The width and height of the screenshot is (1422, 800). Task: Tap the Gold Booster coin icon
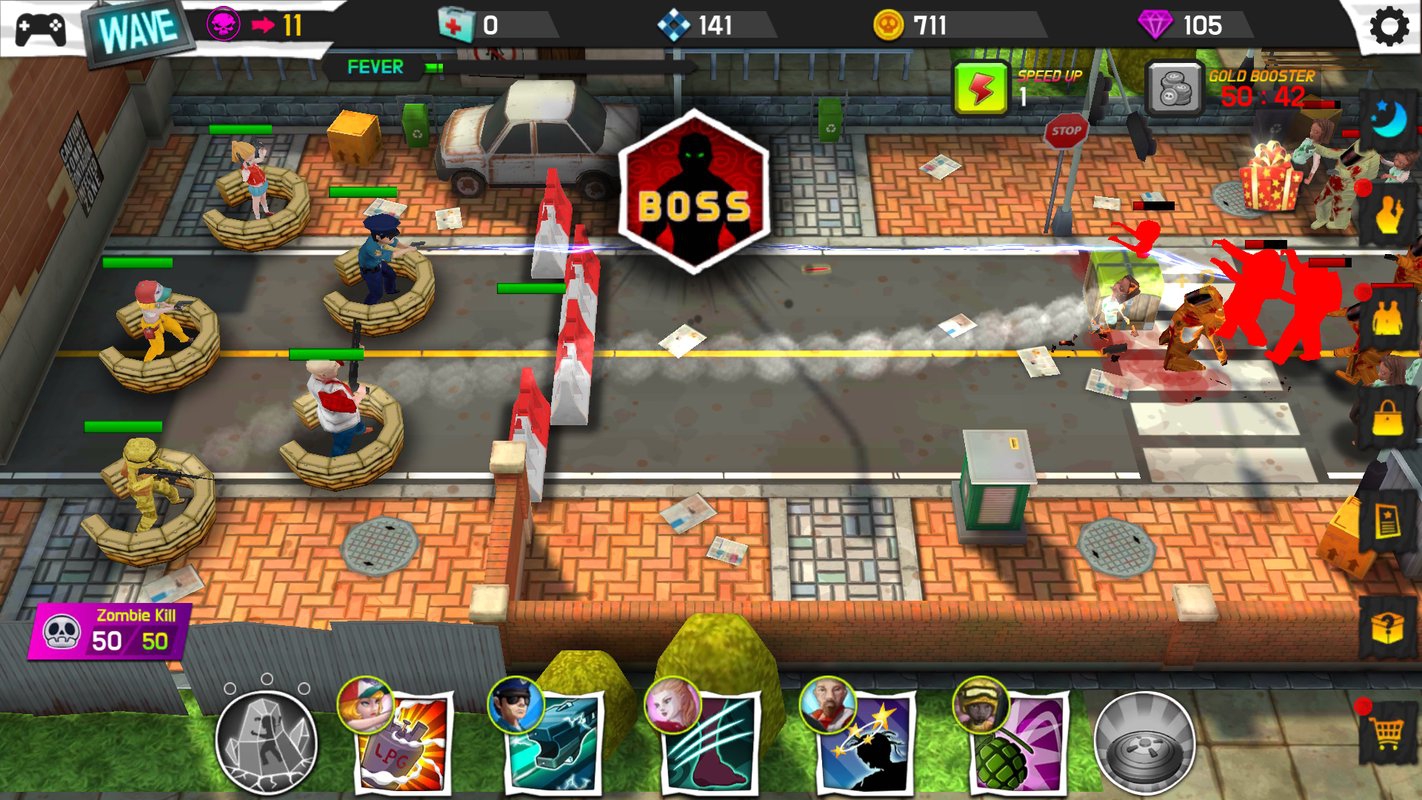pos(1173,89)
